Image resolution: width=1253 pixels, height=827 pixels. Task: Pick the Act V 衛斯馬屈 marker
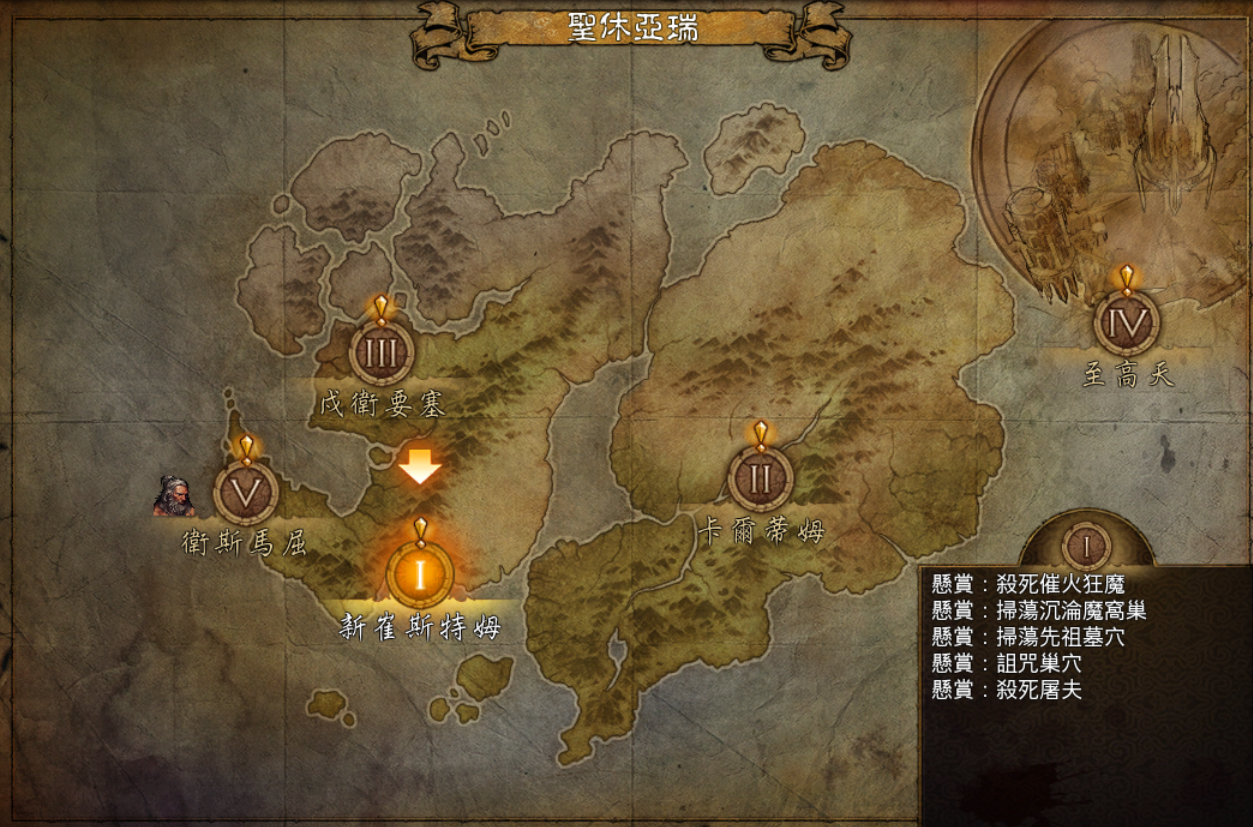pyautogui.click(x=246, y=492)
